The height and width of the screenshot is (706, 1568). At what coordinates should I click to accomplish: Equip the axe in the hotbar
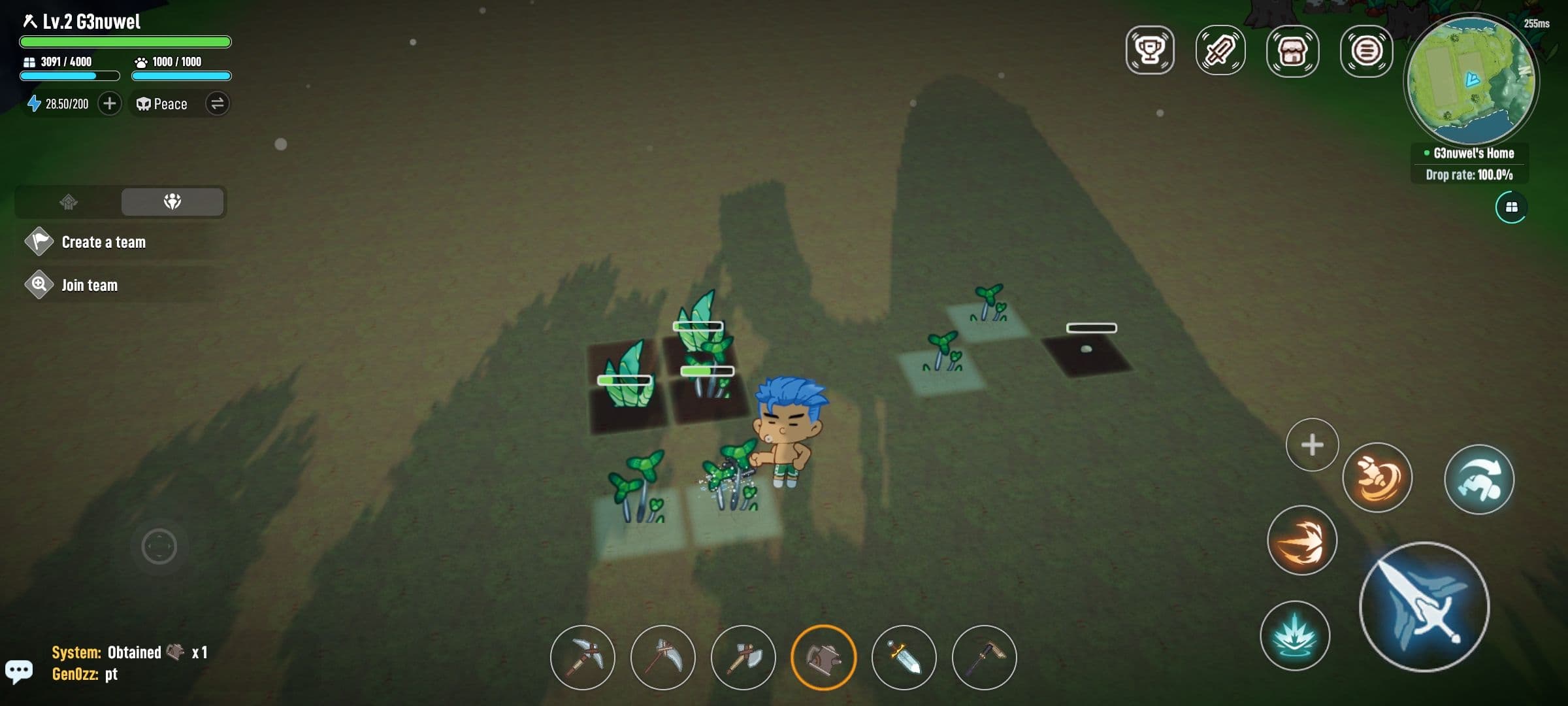[x=744, y=658]
